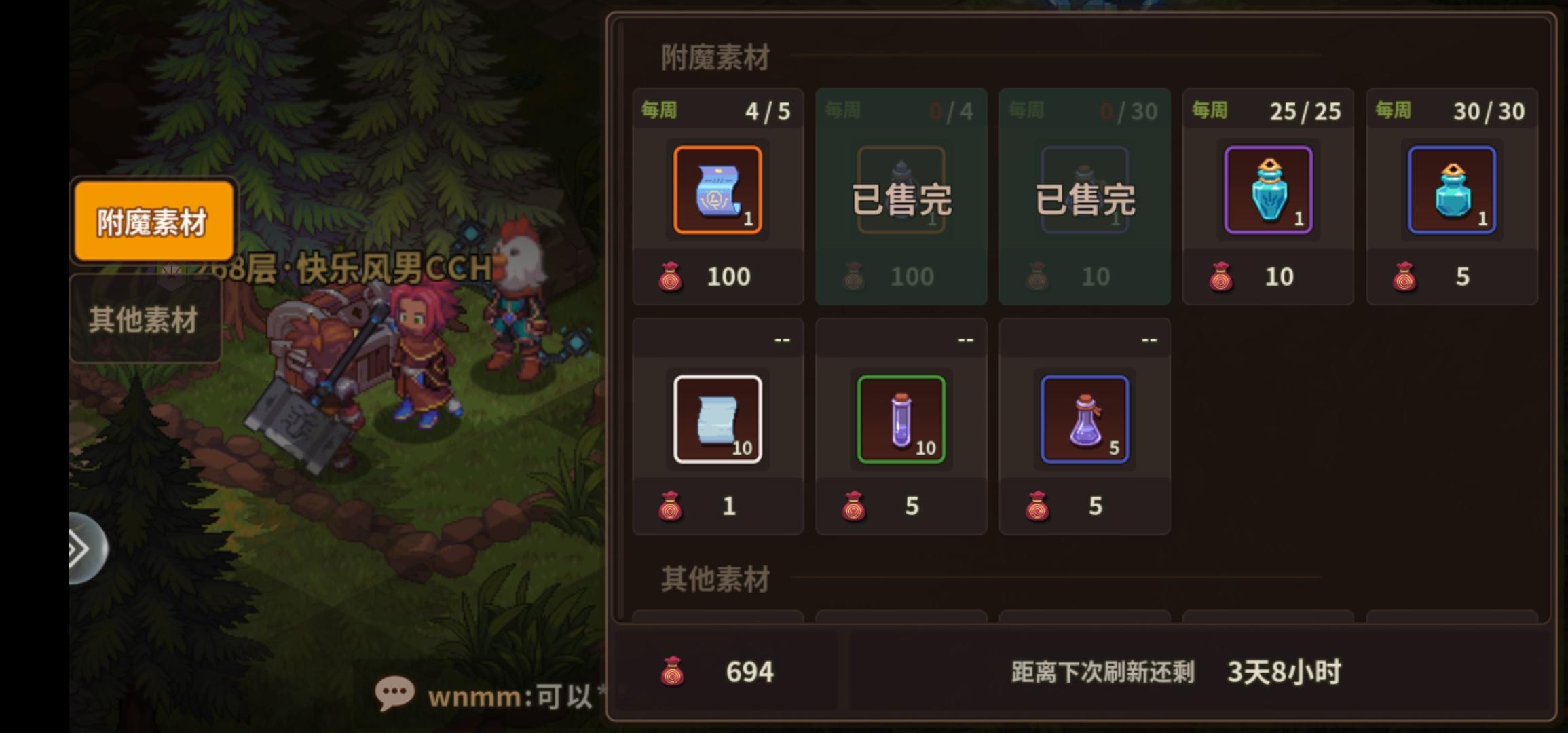Click the red pouch price icon under the orange scroll
1568x733 pixels.
[x=671, y=276]
